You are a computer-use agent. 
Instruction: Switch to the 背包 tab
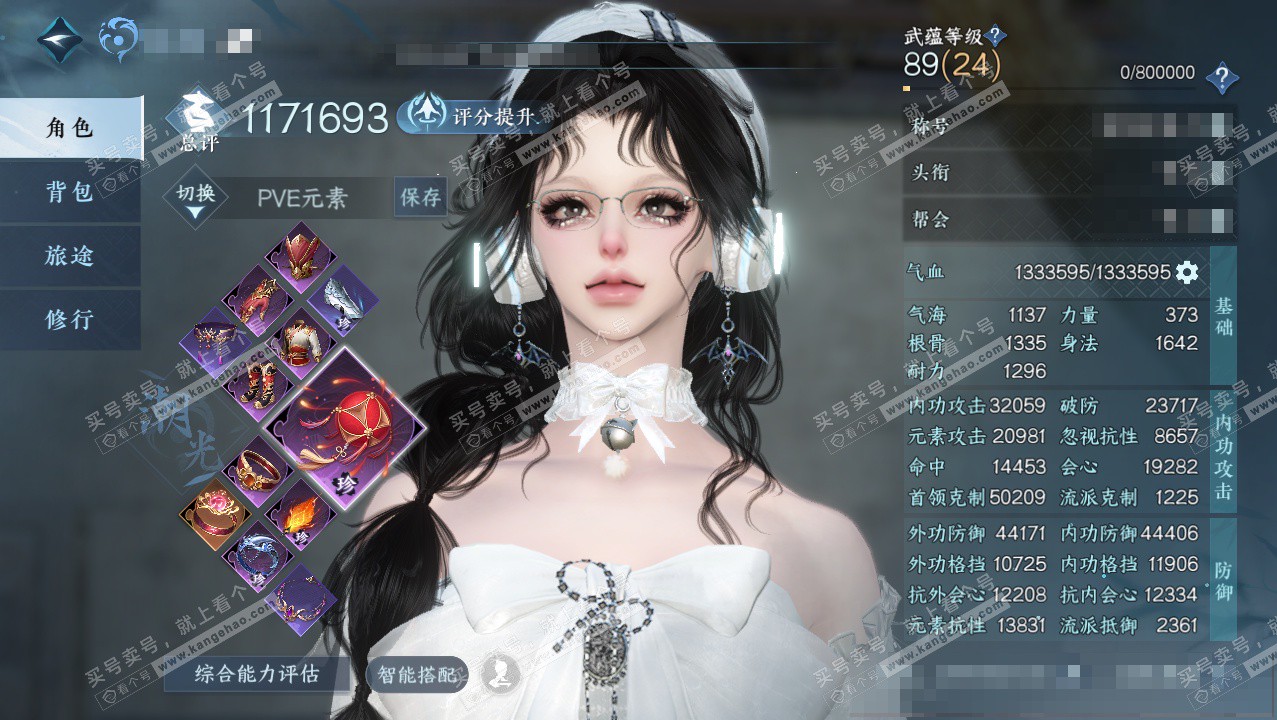[69, 192]
